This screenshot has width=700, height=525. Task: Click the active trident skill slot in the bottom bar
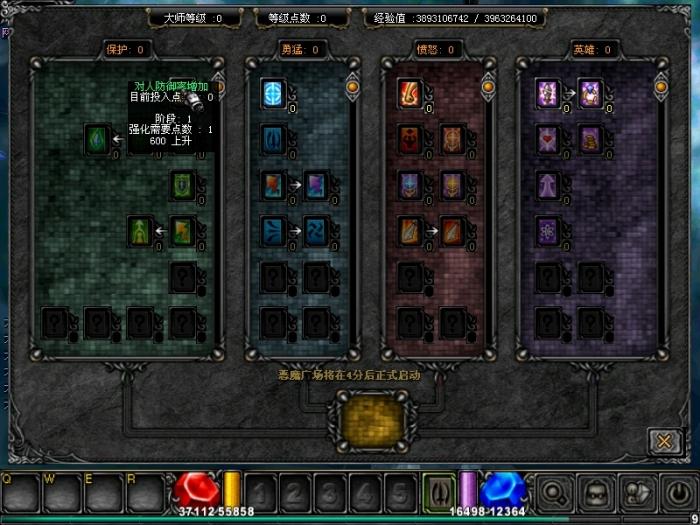tap(437, 492)
